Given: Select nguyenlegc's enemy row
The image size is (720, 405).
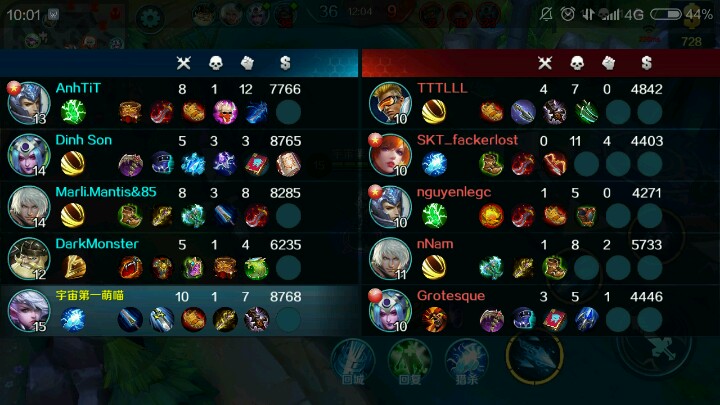Looking at the screenshot, I should (x=540, y=205).
